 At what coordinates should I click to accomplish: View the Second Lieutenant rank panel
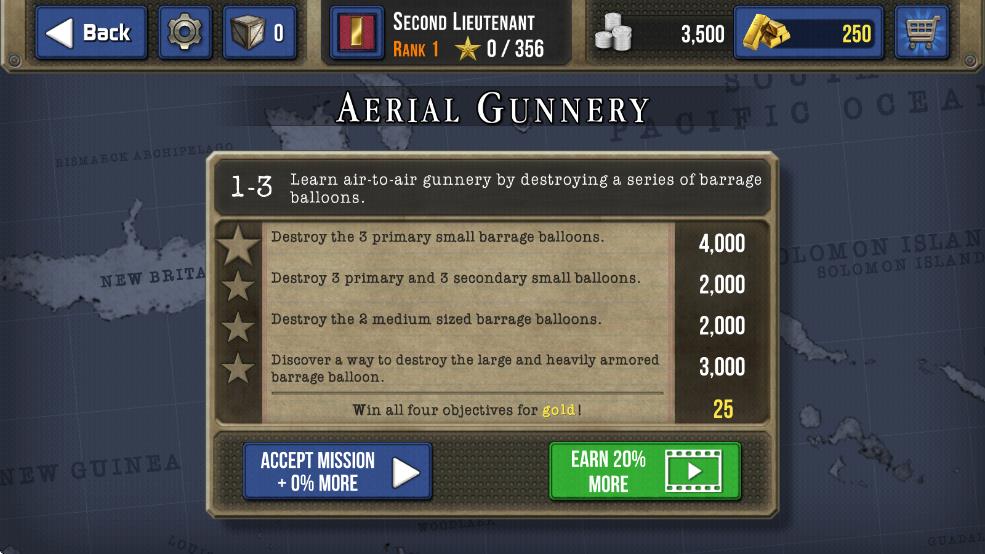pos(449,34)
